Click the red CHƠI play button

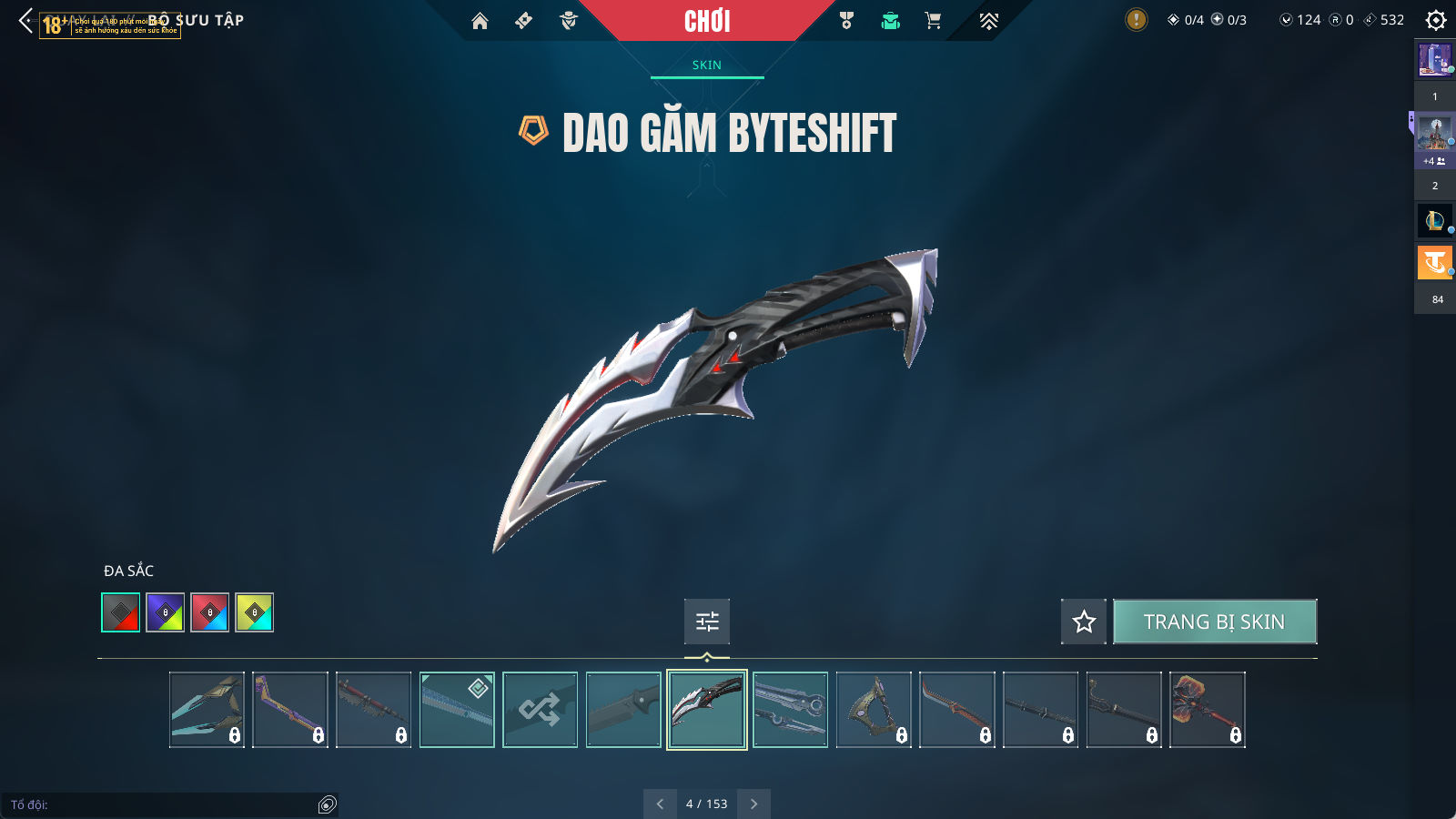point(707,21)
